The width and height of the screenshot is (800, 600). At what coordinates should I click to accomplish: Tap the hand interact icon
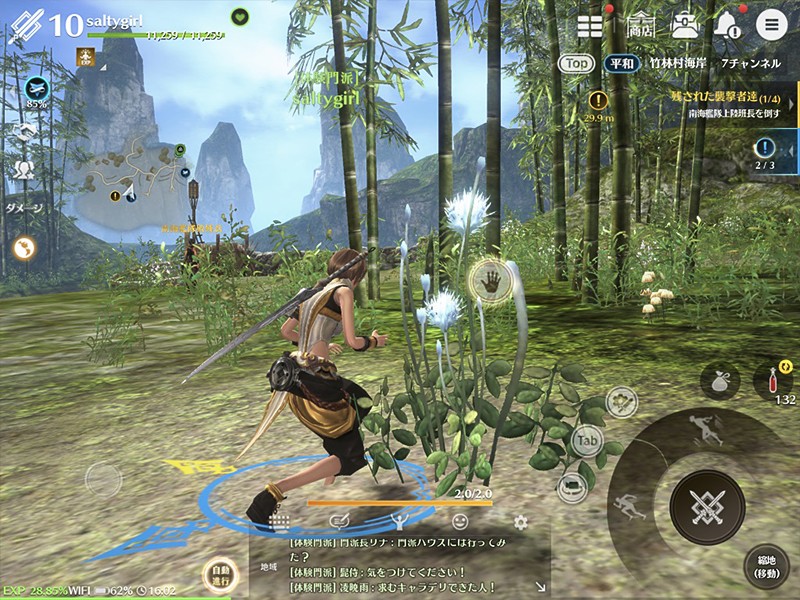pyautogui.click(x=491, y=280)
